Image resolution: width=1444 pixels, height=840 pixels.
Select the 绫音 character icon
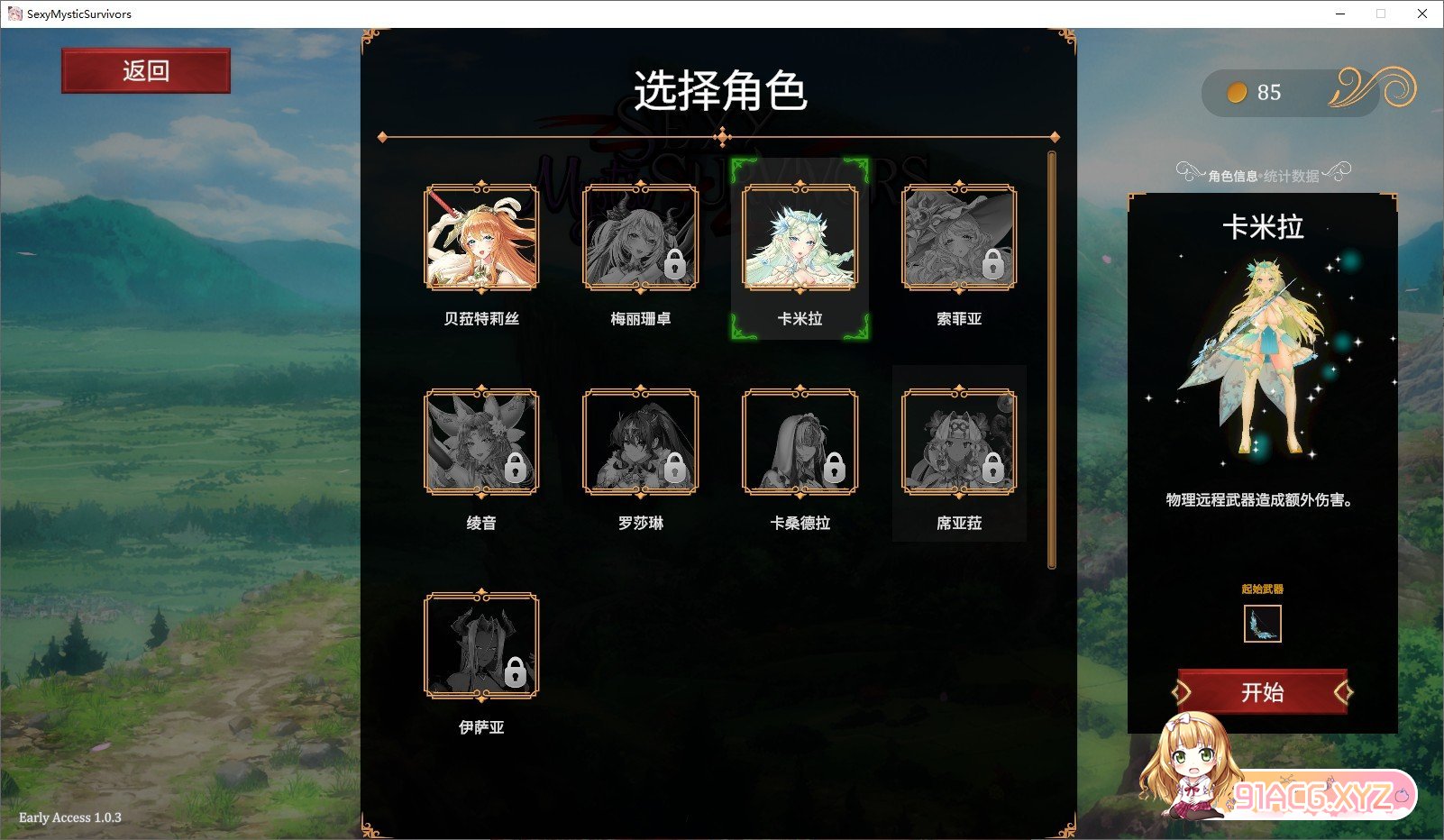coord(482,443)
